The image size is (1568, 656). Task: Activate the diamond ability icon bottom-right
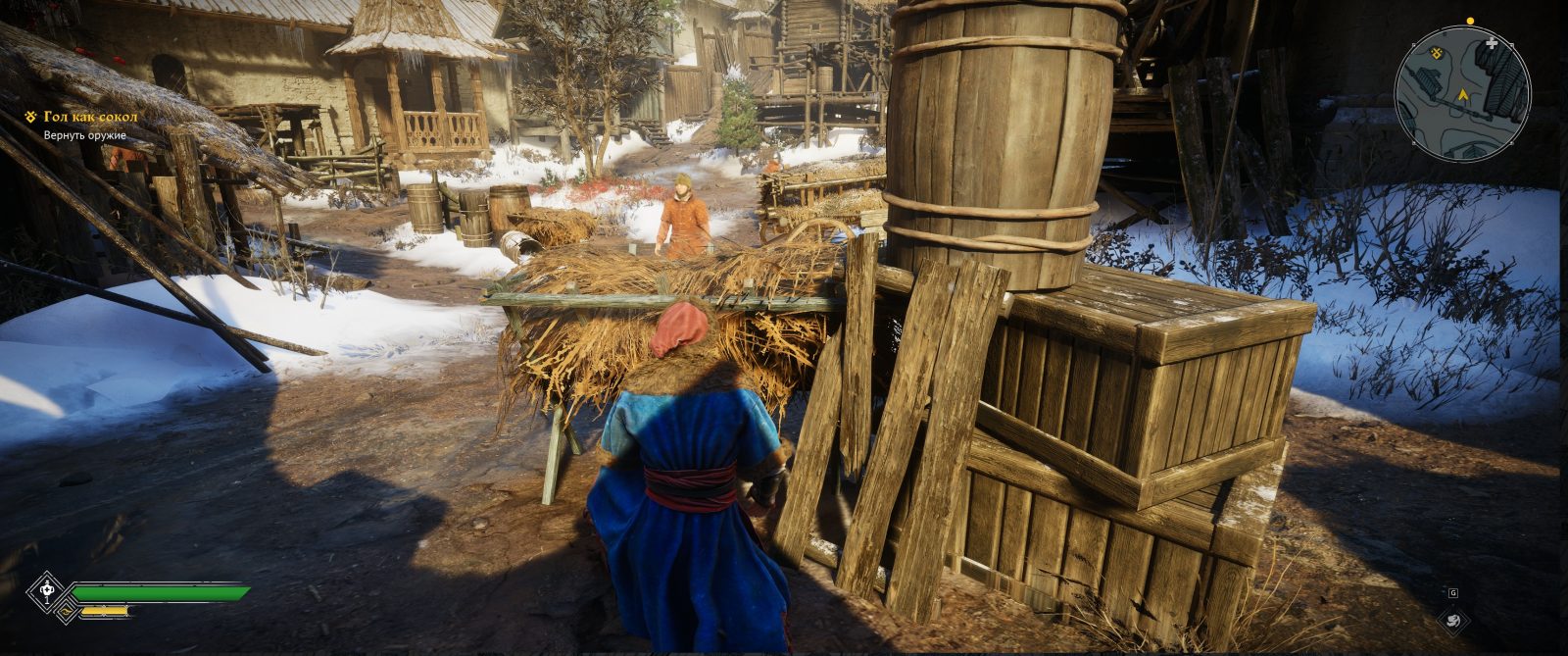pos(1453,621)
